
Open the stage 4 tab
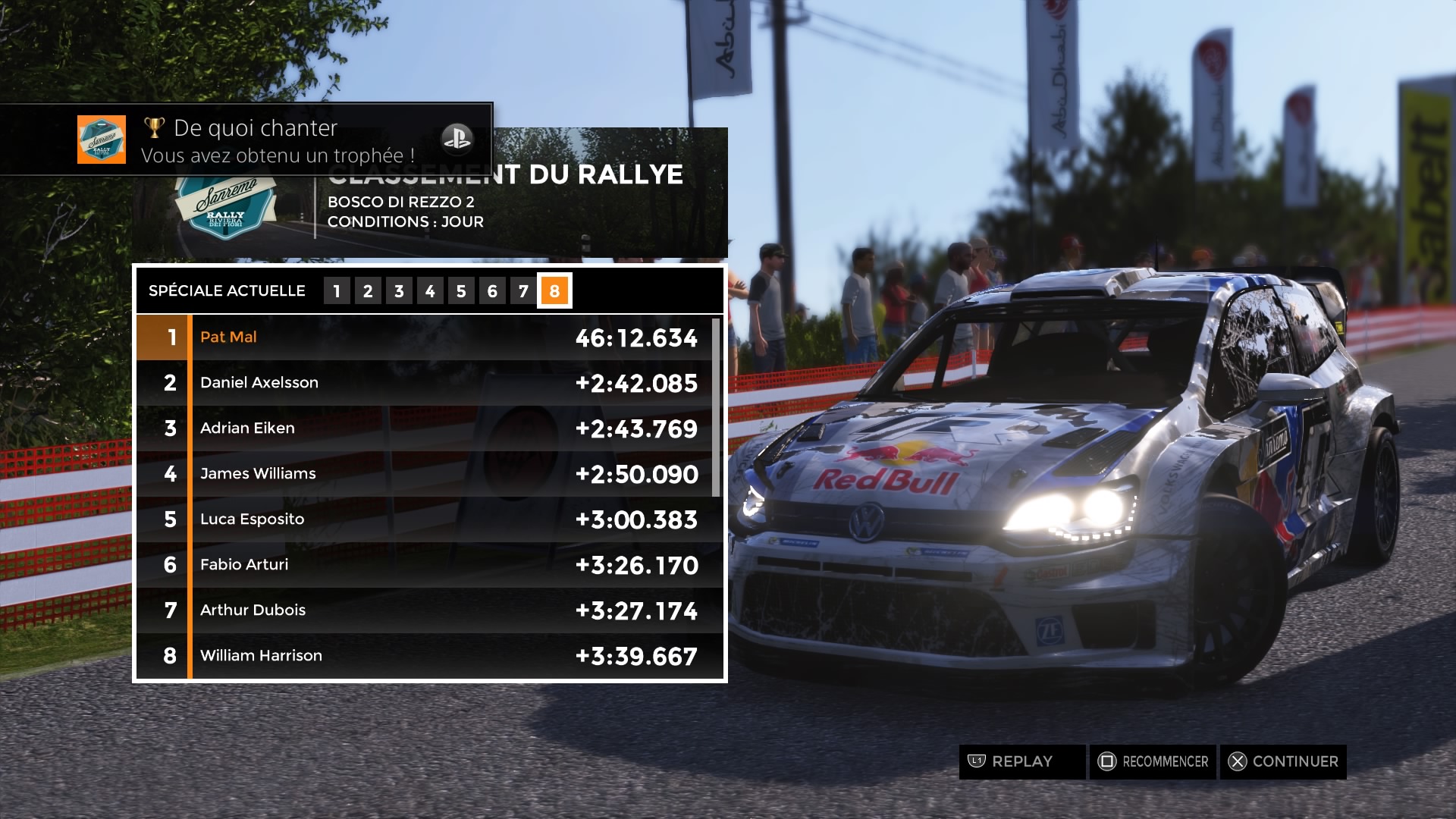(430, 291)
